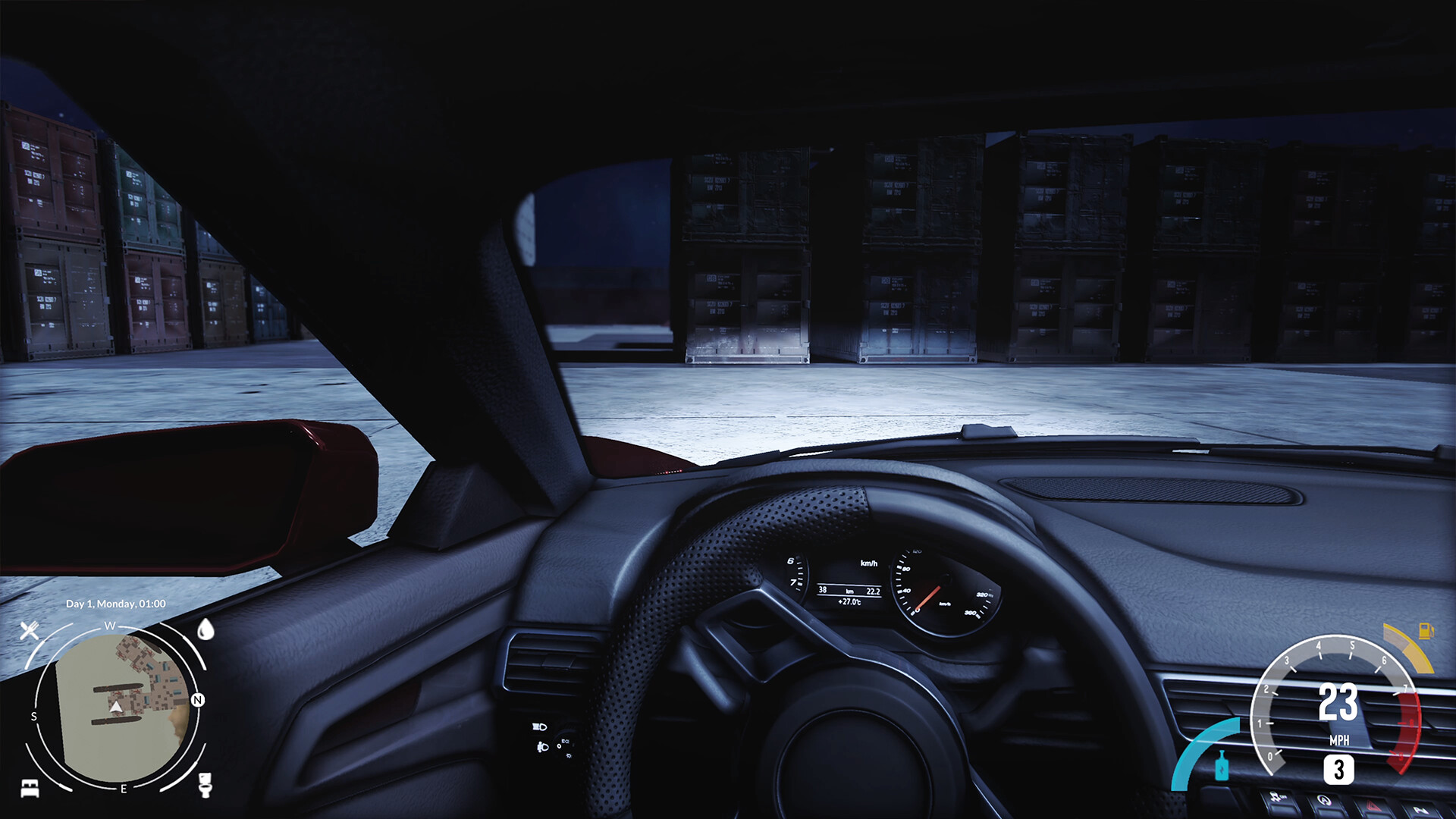Click the blue bottle drink icon
The width and height of the screenshot is (1456, 819).
(x=1222, y=766)
